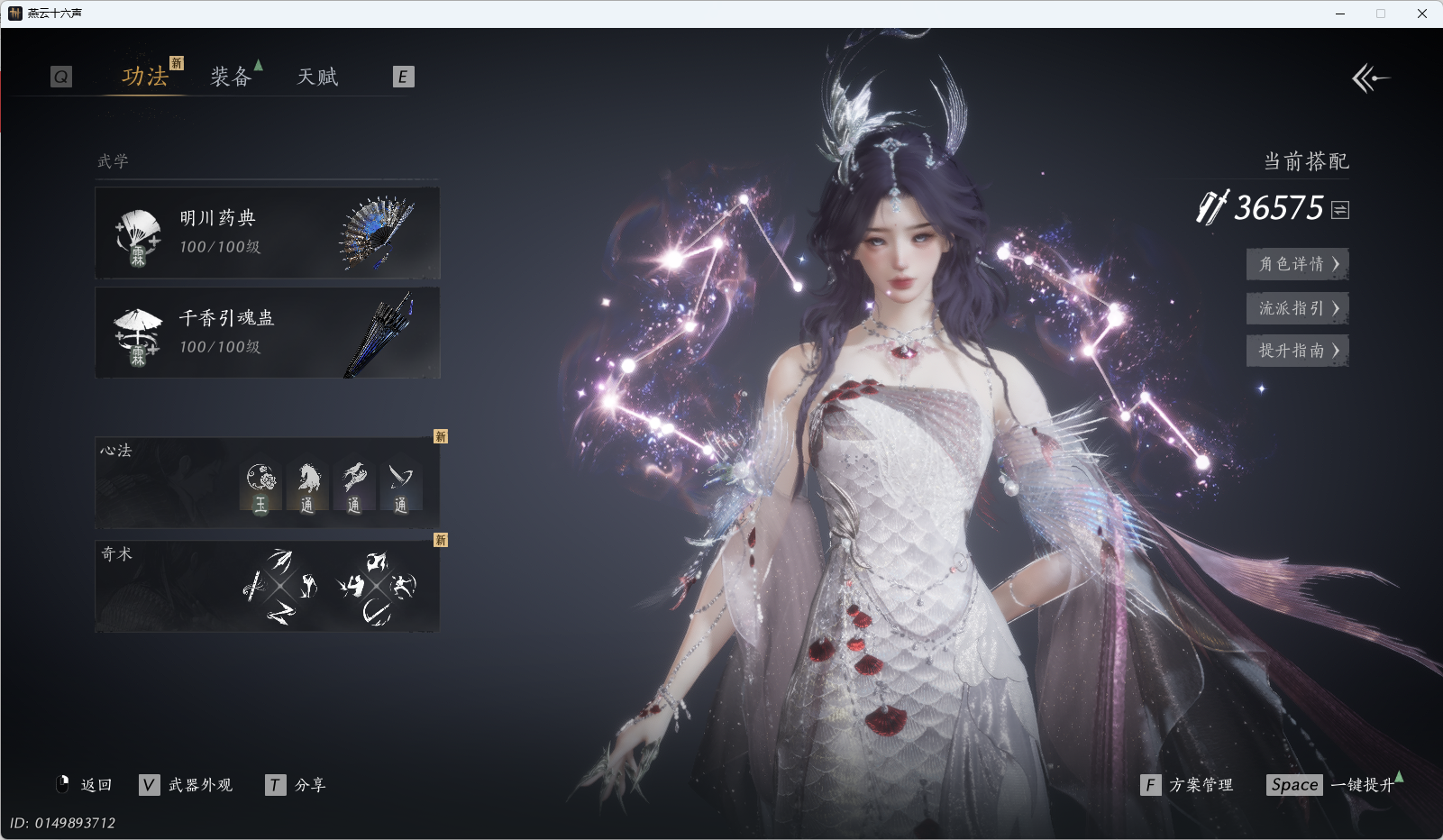1443x840 pixels.
Task: Open the 提升指南 upgrade guide
Action: click(x=1297, y=351)
